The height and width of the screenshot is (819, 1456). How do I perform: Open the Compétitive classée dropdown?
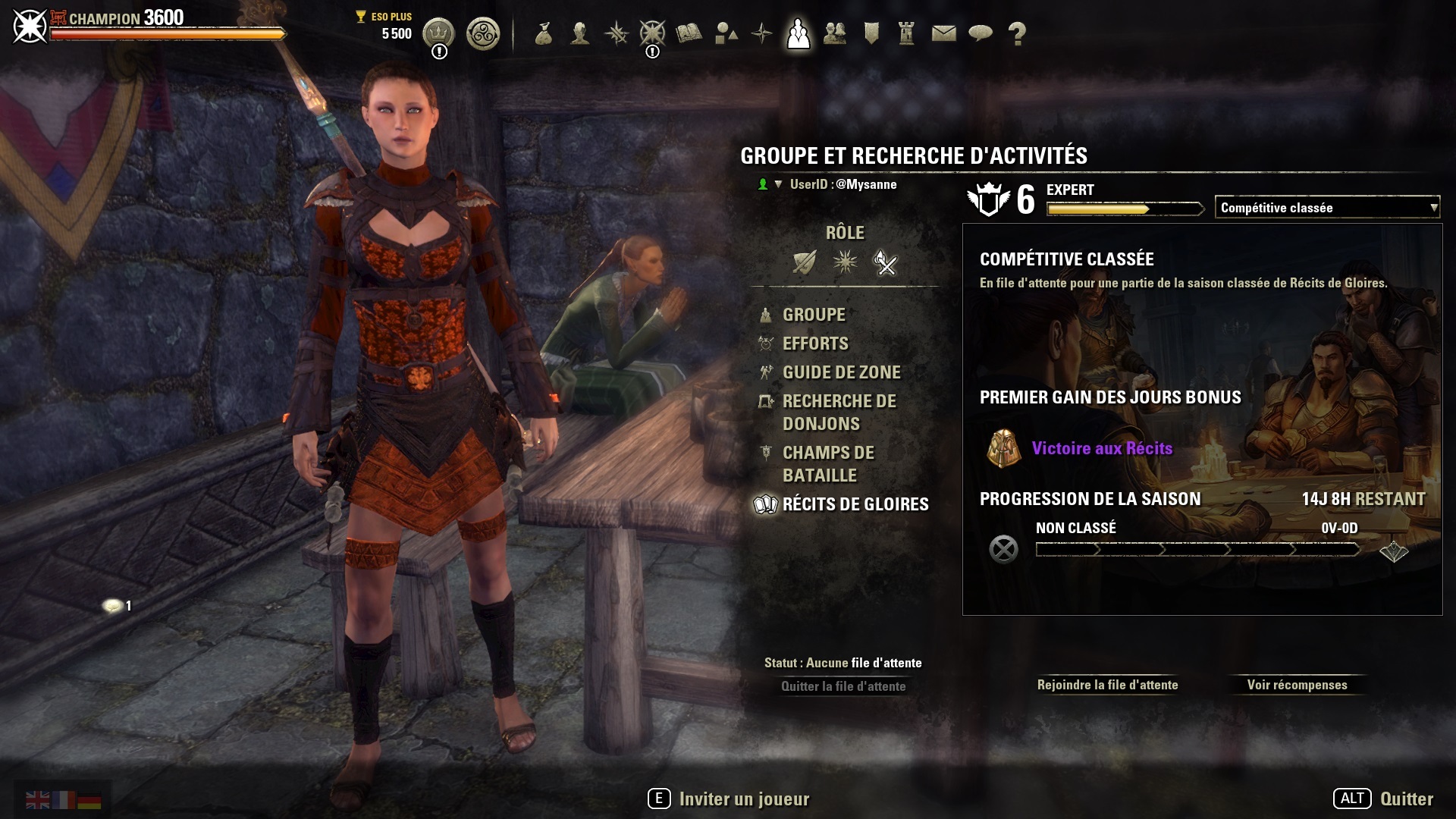tap(1326, 207)
